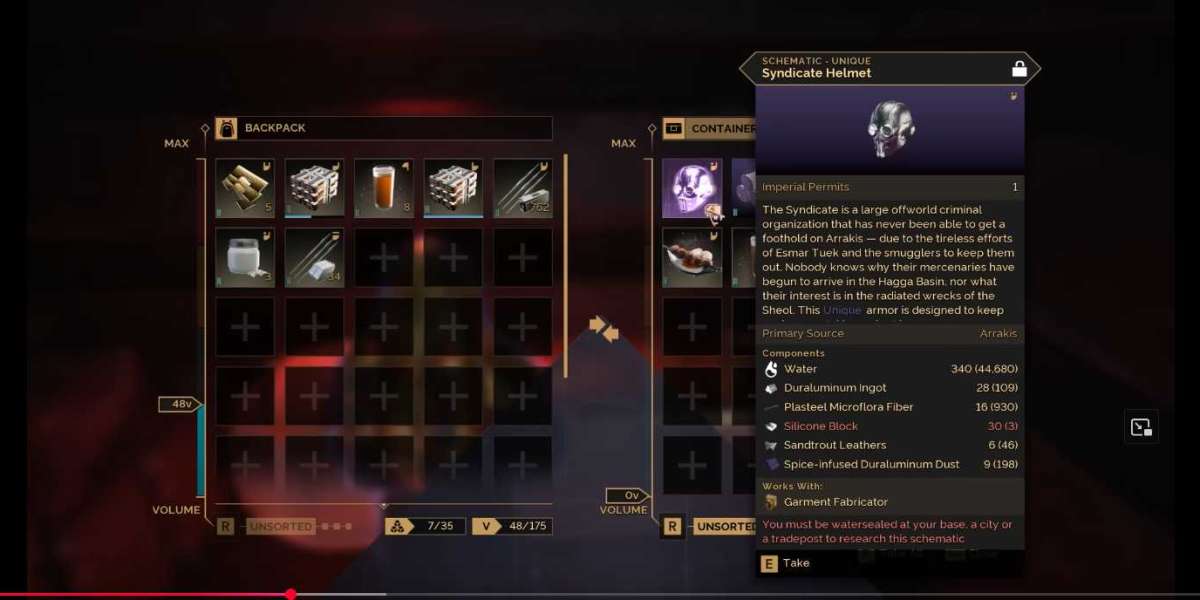Change the backpack's Unsorted sort mode
Viewport: 1200px width, 600px height.
click(281, 526)
